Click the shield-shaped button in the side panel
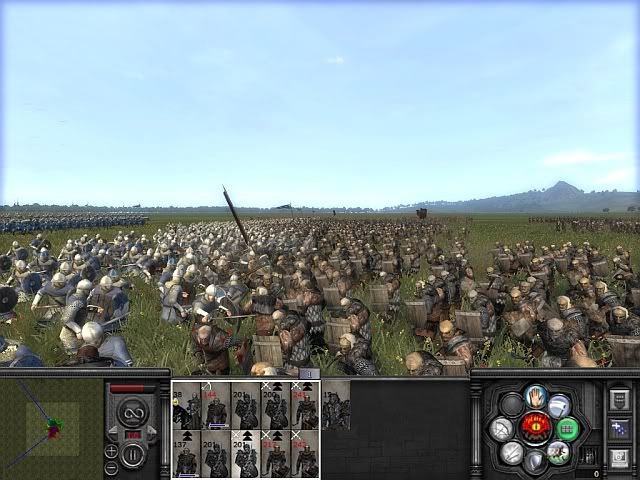640x480 pixels. pos(618,400)
